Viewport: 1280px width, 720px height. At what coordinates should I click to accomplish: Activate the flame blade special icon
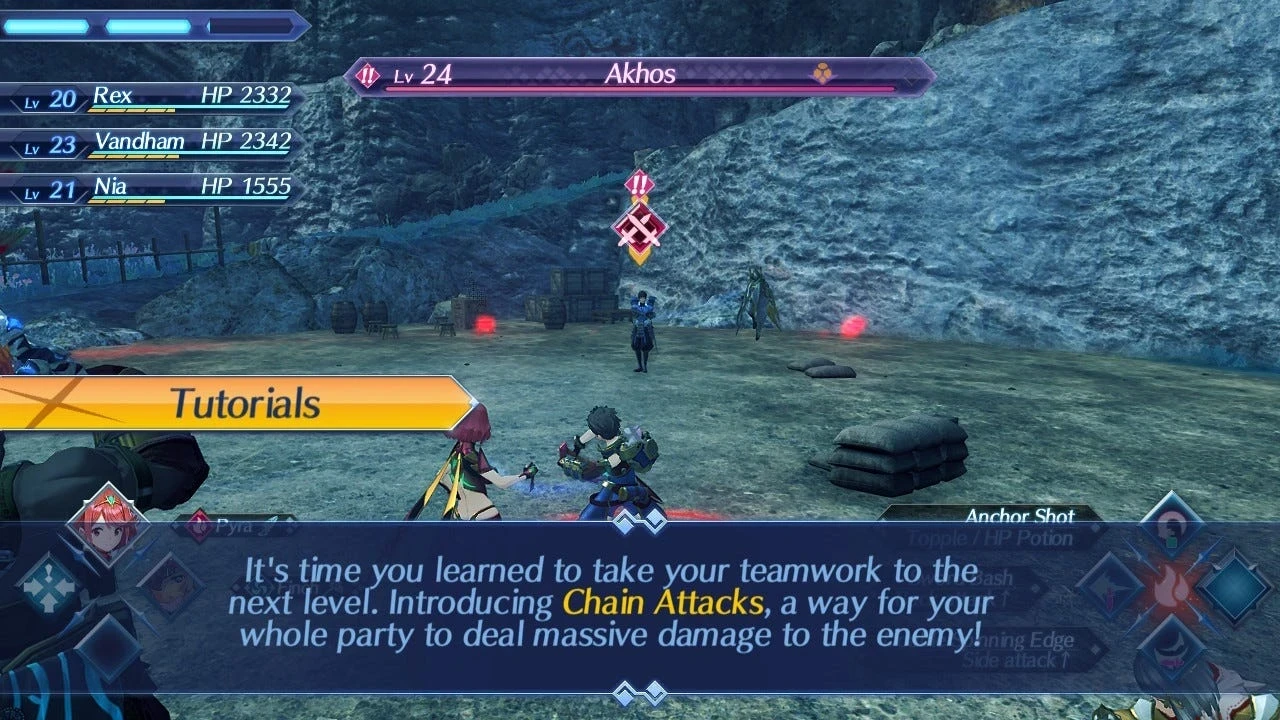[1171, 586]
